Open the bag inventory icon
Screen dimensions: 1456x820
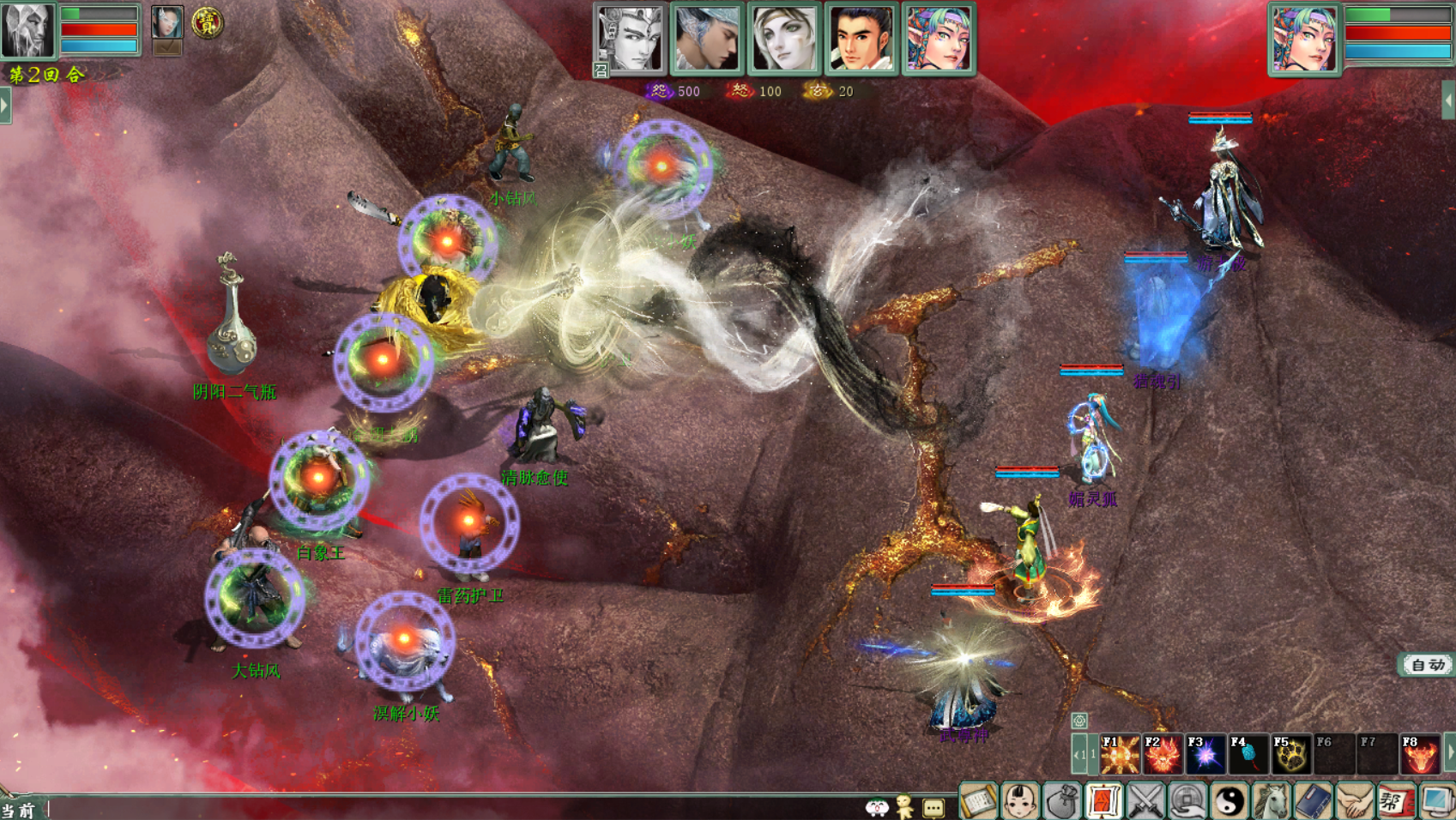tap(1062, 802)
